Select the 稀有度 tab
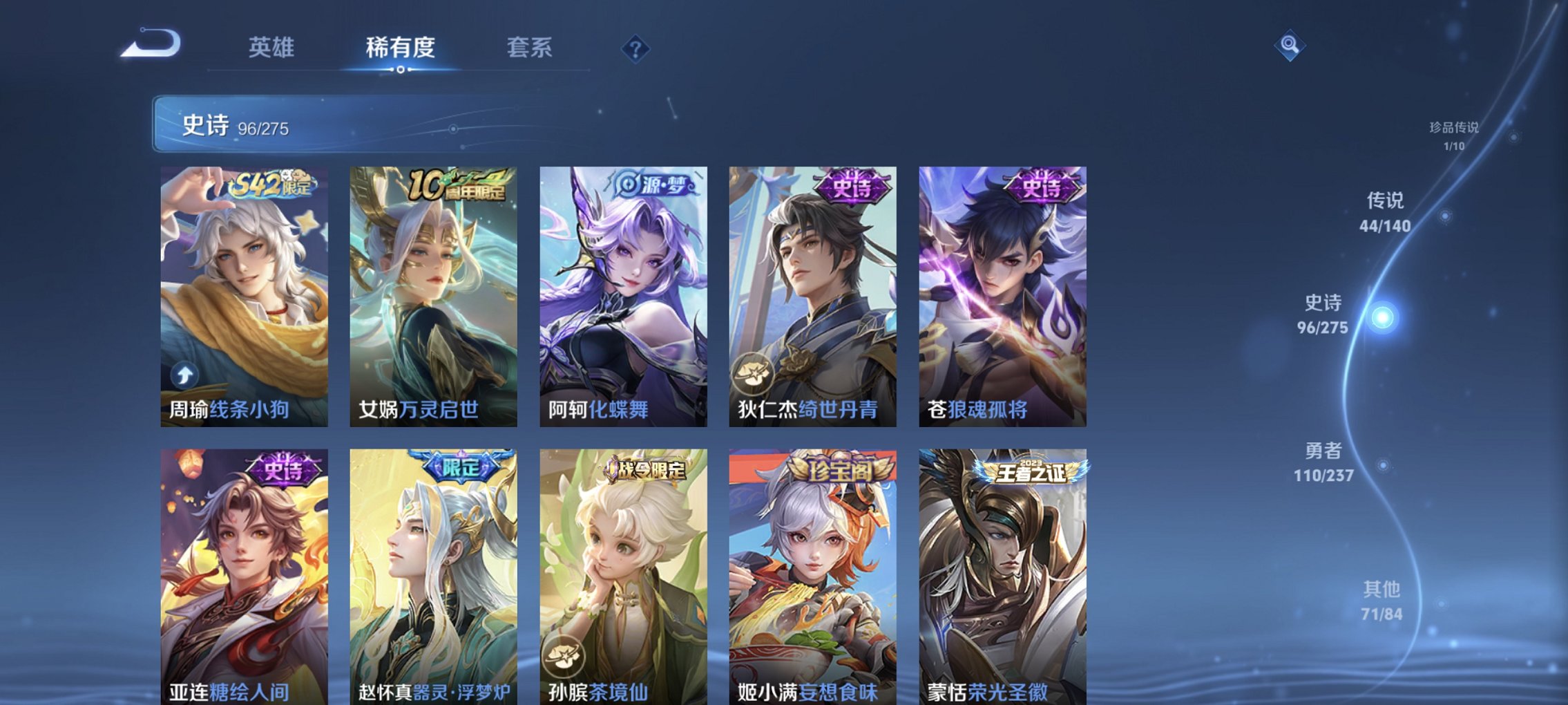The image size is (1568, 705). tap(399, 46)
